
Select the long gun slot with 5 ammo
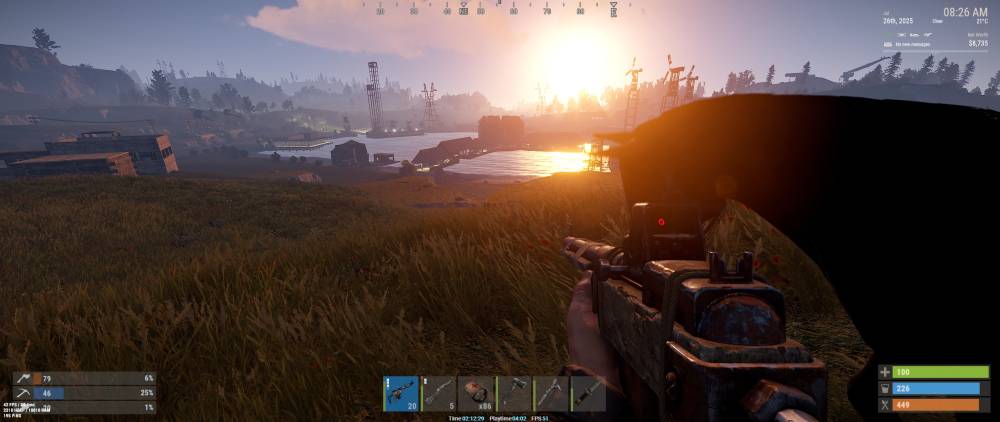[x=438, y=393]
